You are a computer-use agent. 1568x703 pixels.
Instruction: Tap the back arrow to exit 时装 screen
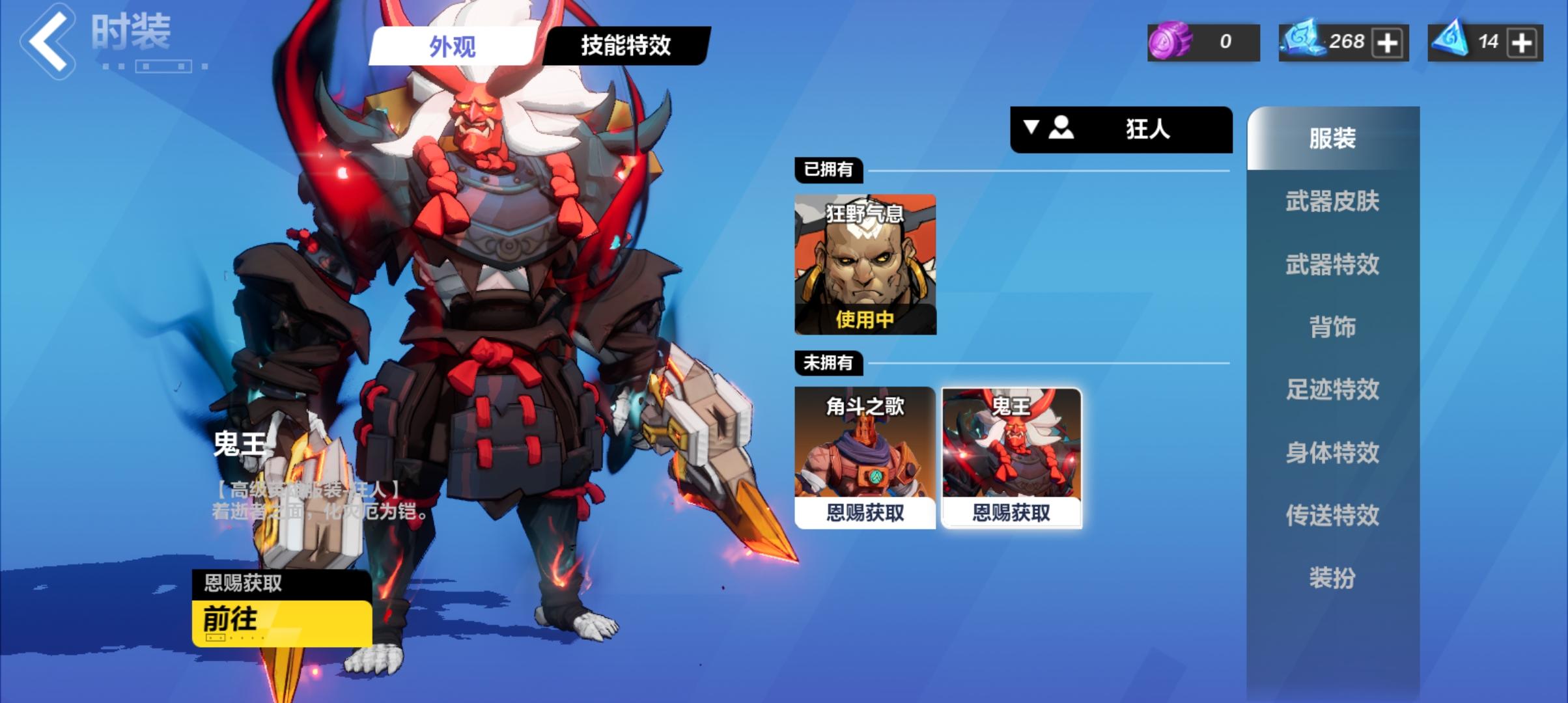pyautogui.click(x=49, y=39)
